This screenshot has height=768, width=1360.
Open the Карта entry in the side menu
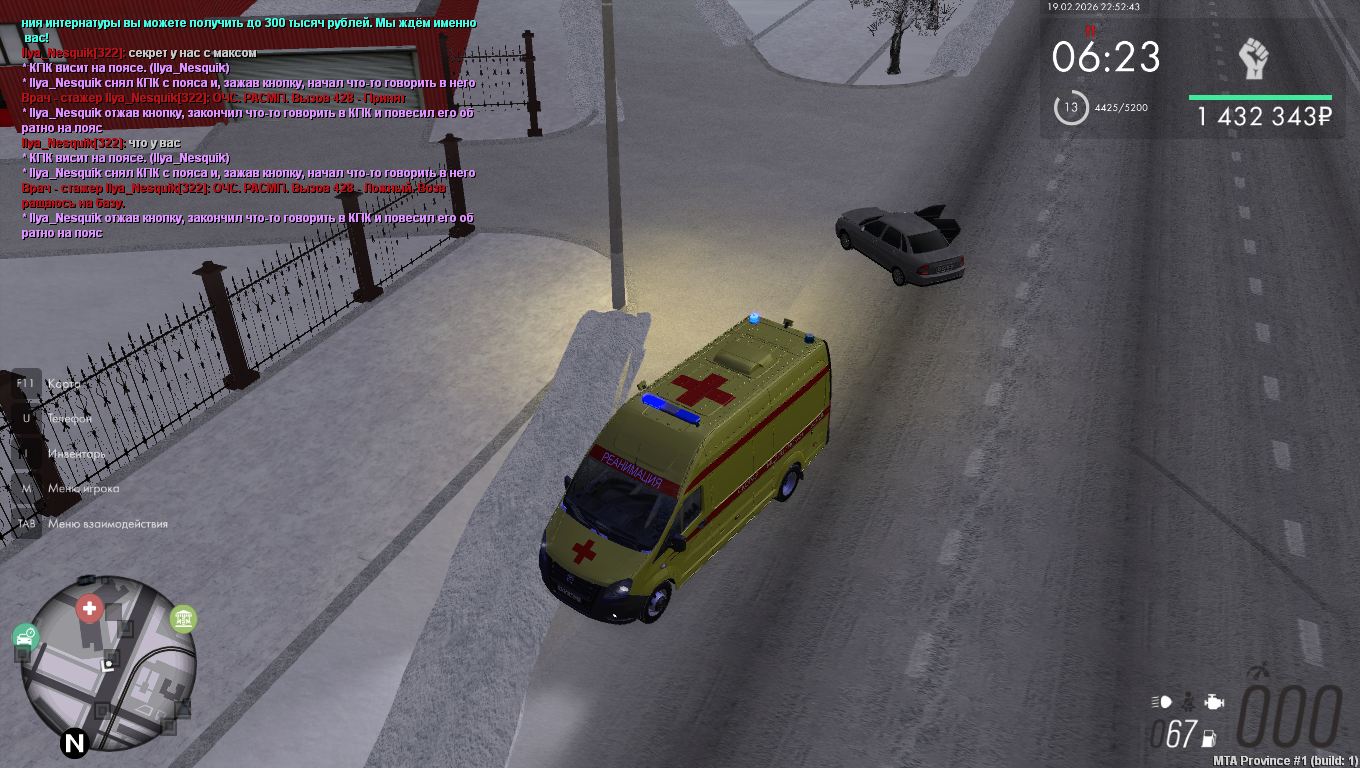(x=63, y=383)
